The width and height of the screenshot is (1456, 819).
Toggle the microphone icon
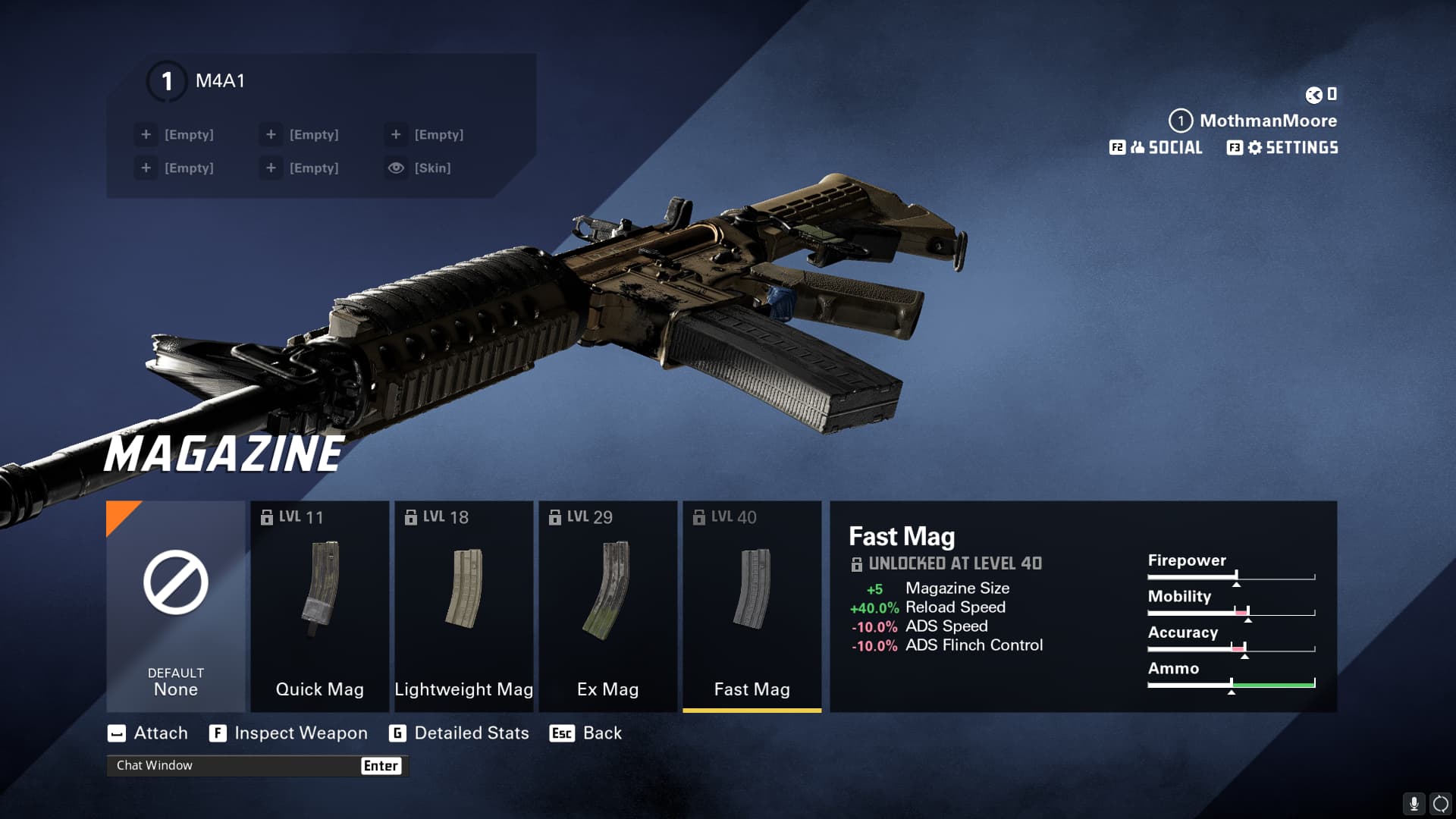click(1414, 803)
